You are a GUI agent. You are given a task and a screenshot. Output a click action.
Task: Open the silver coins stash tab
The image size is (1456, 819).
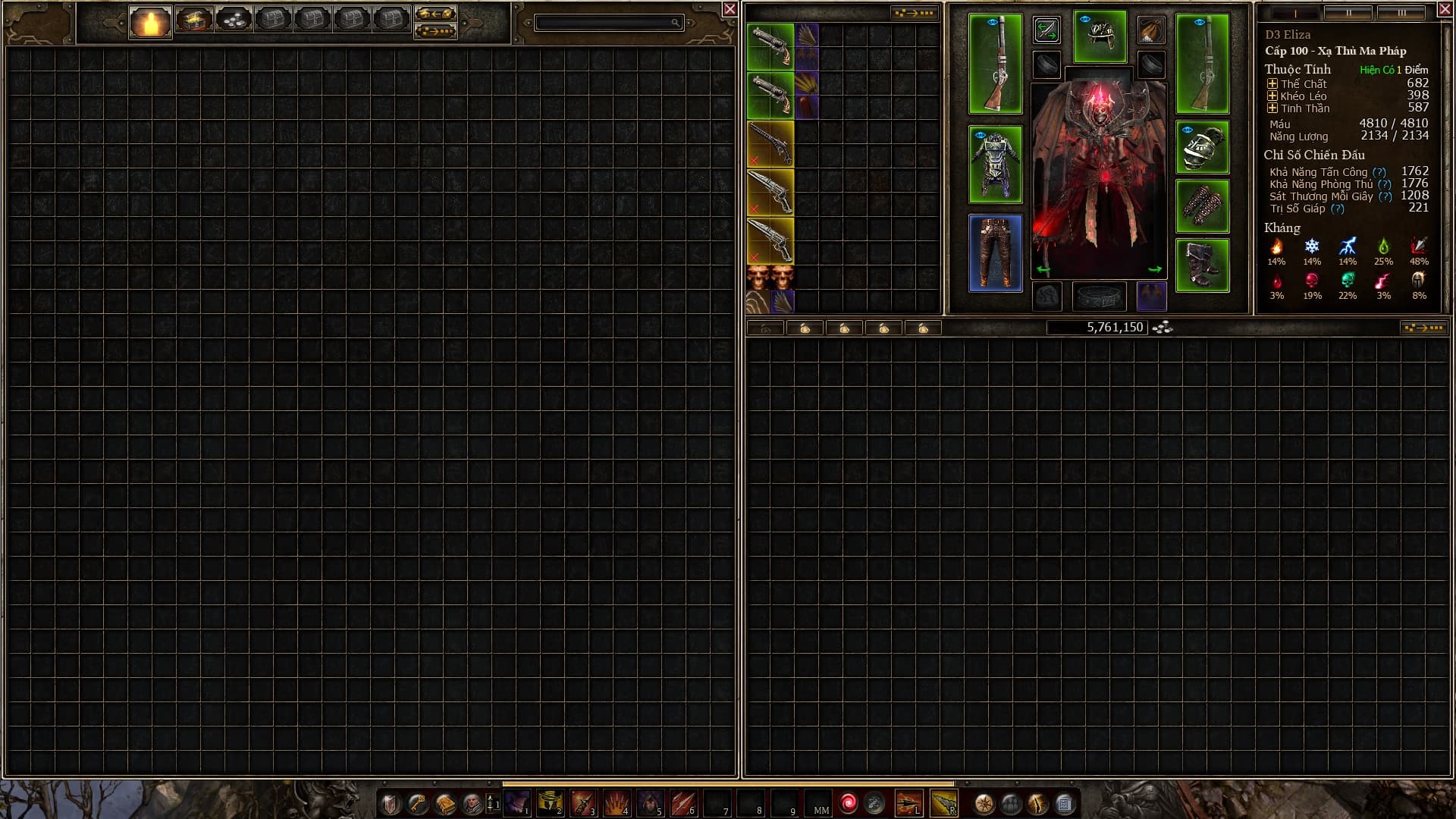click(234, 20)
